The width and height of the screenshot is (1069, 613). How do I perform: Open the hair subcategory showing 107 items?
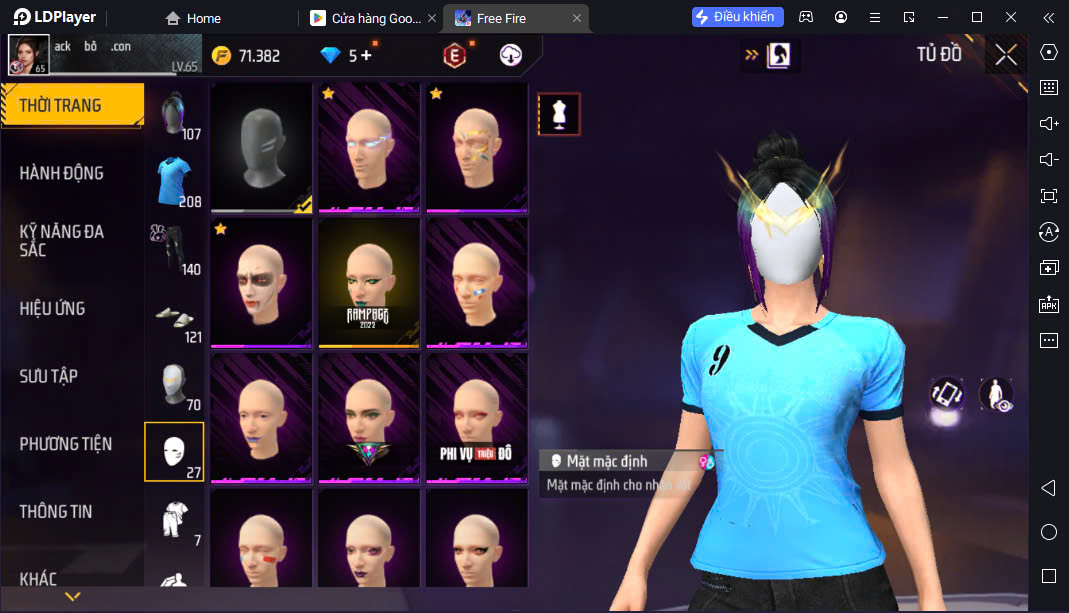pos(175,115)
